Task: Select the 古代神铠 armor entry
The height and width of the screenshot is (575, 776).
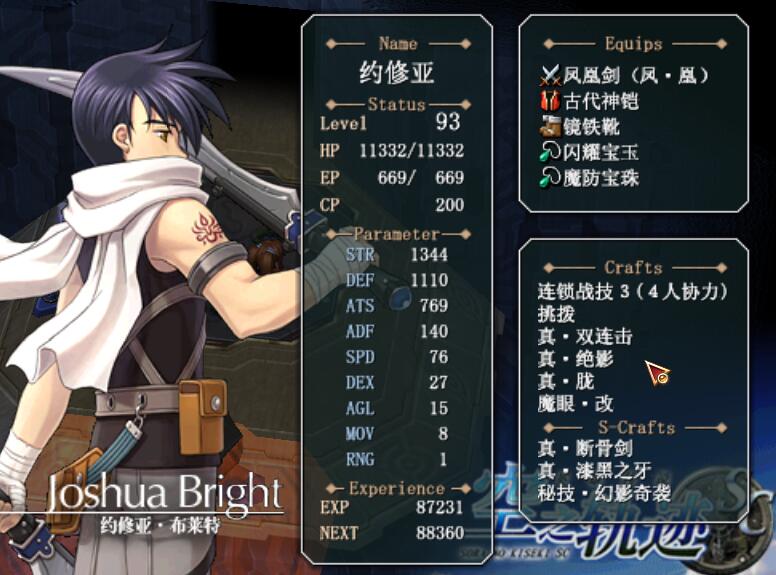Action: point(600,101)
